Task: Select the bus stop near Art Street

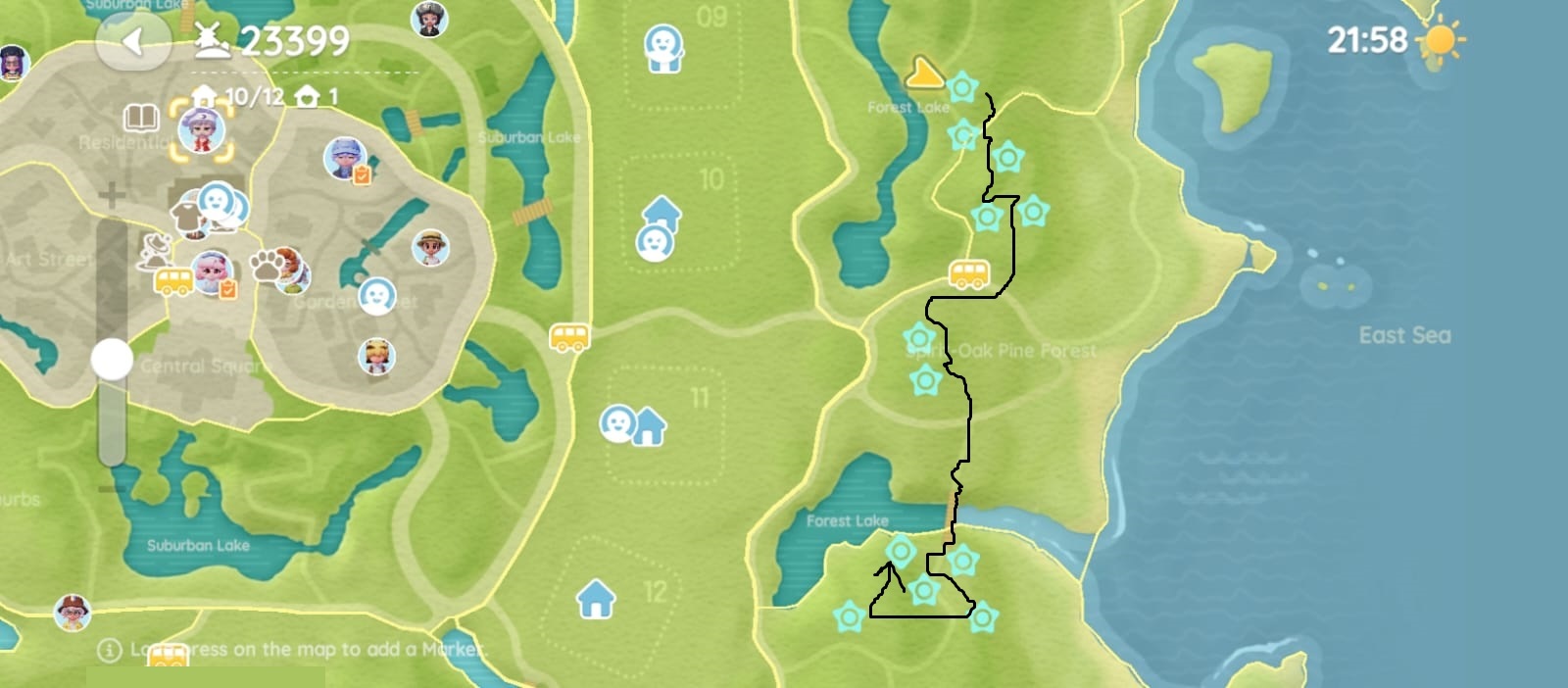Action: tap(173, 282)
